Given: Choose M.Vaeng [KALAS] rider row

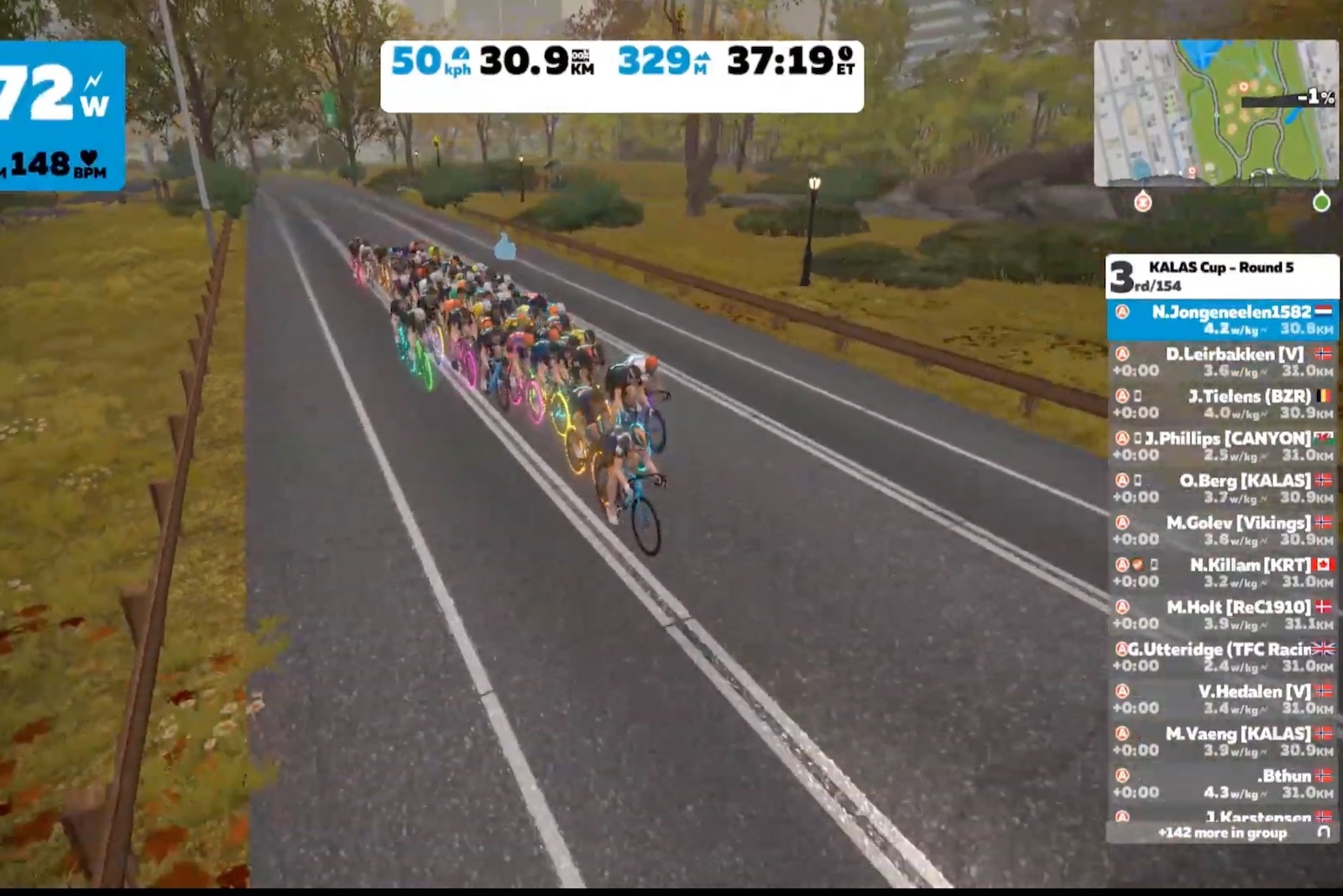Looking at the screenshot, I should [1222, 741].
